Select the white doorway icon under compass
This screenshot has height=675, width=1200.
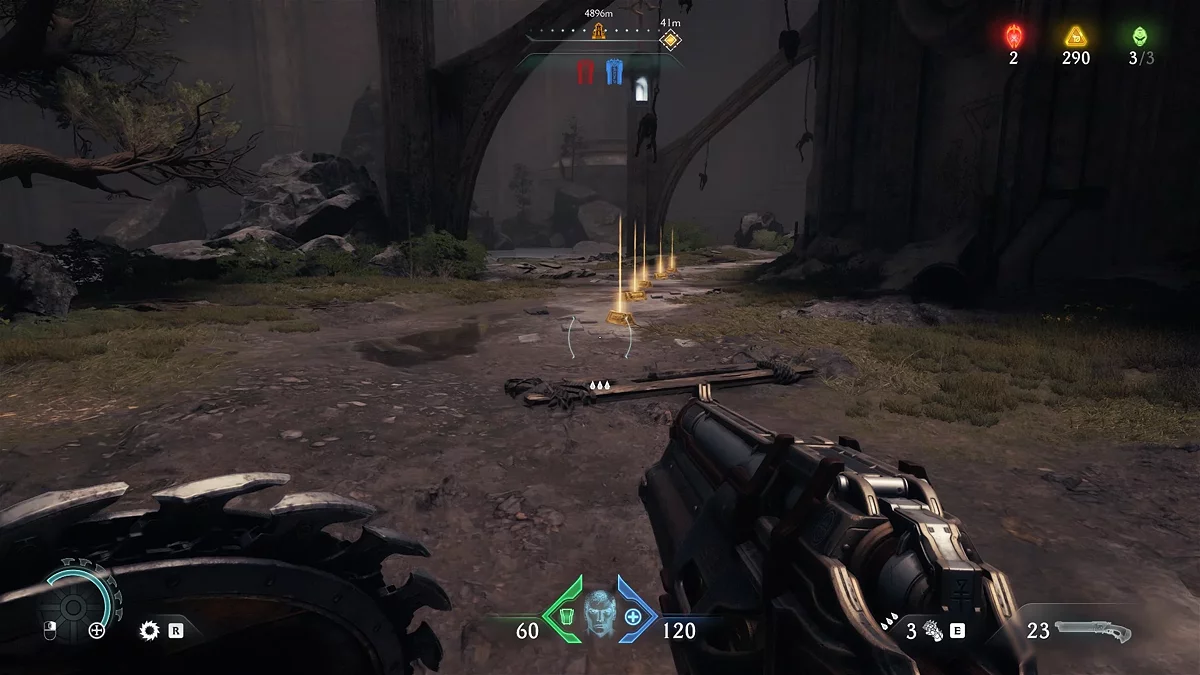point(641,89)
